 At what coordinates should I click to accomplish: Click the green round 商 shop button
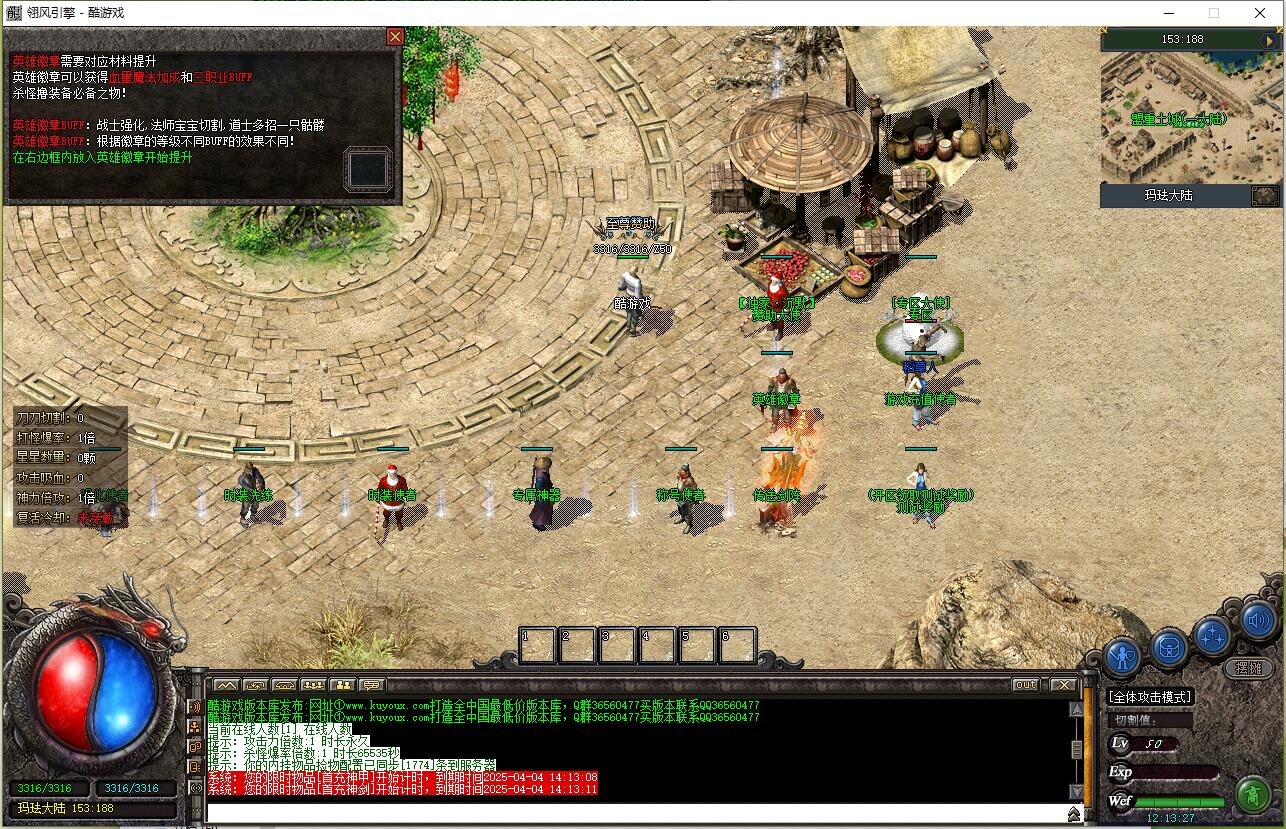tap(1252, 794)
